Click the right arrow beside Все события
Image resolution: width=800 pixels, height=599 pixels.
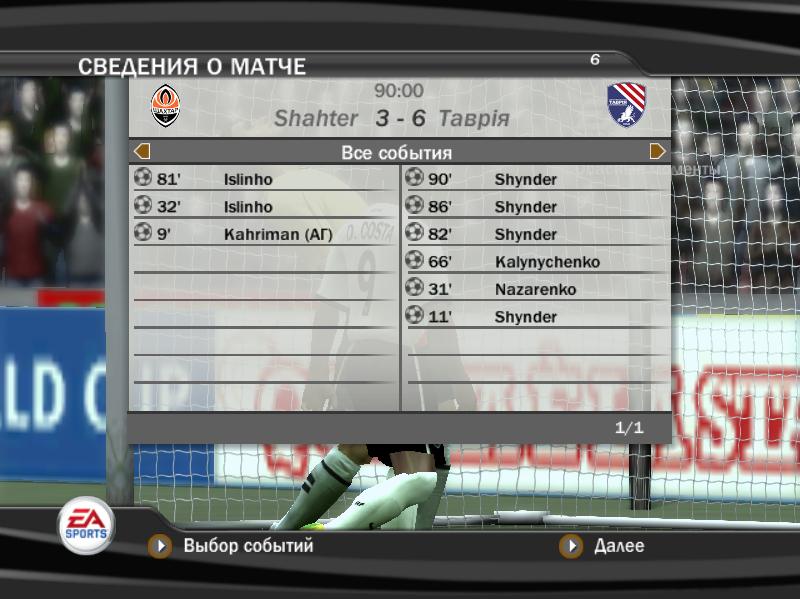click(x=657, y=152)
